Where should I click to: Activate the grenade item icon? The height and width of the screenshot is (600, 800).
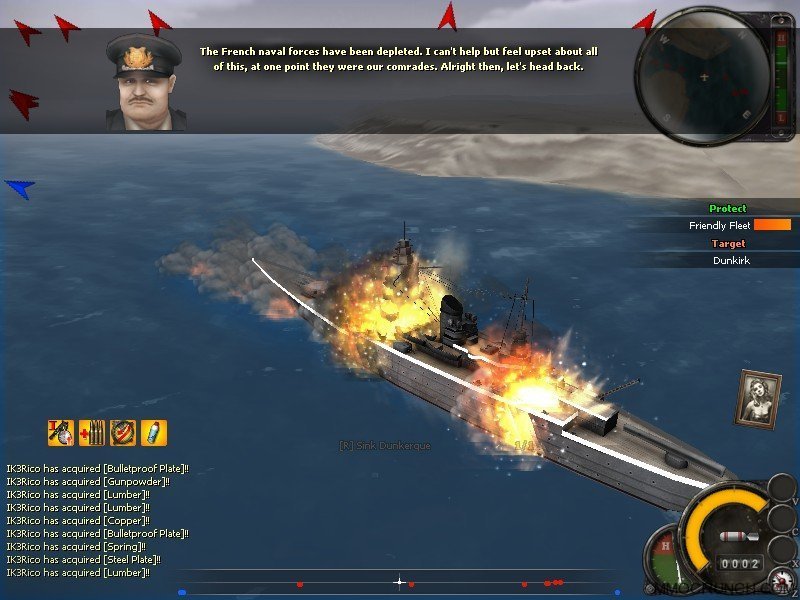pos(60,433)
